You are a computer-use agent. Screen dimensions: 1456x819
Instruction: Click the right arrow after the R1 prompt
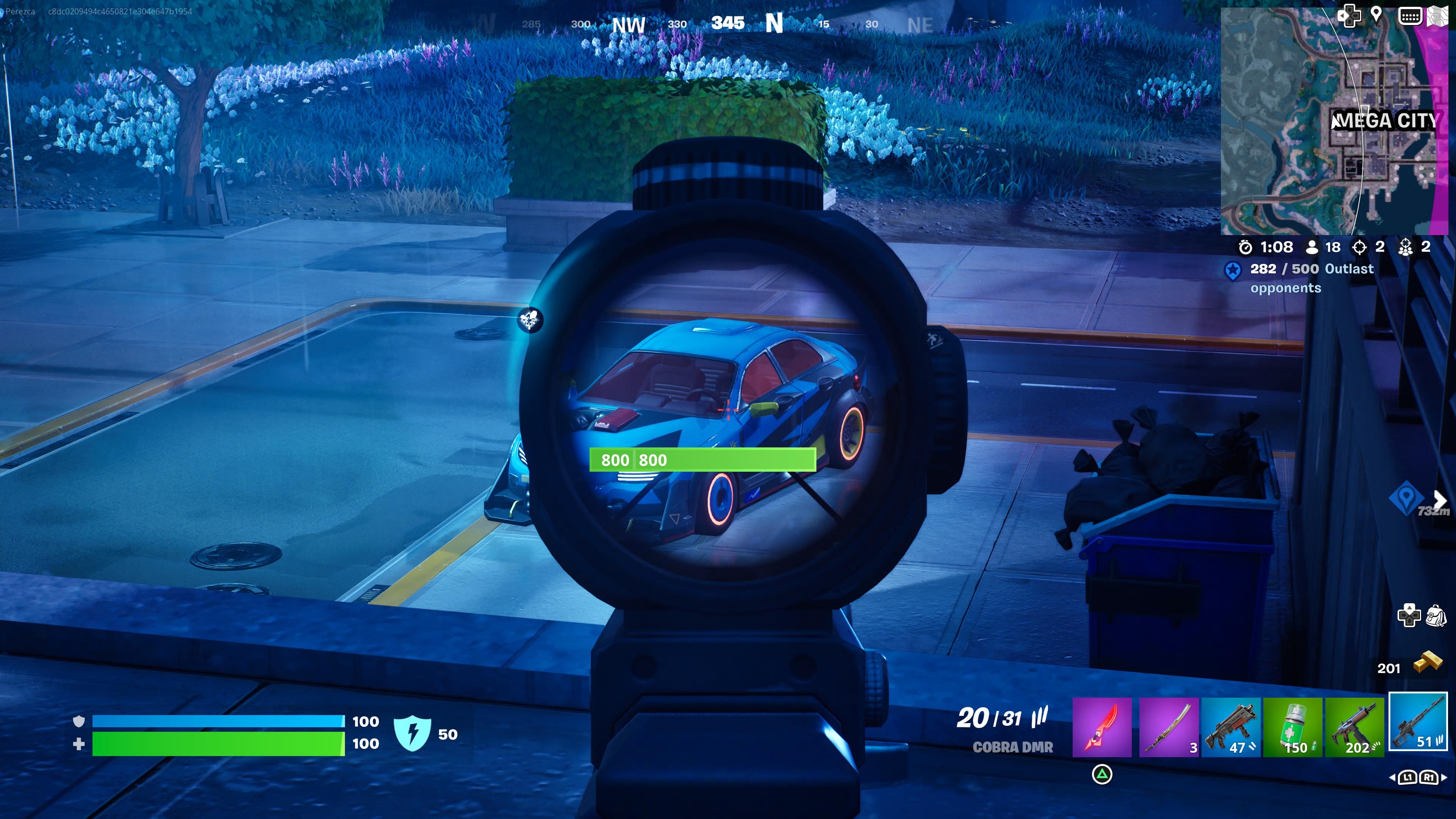(x=1445, y=778)
